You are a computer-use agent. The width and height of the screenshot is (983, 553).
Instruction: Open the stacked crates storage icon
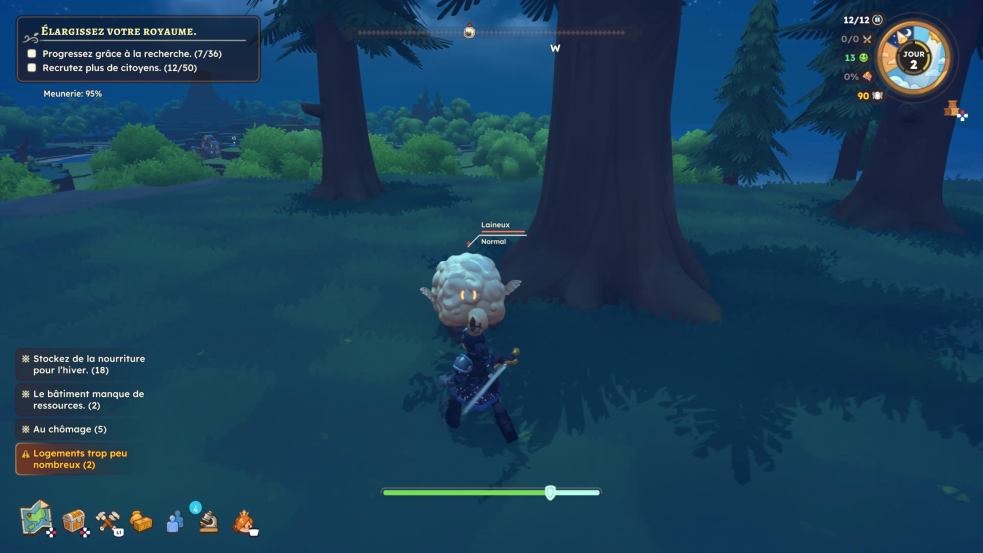[x=954, y=110]
